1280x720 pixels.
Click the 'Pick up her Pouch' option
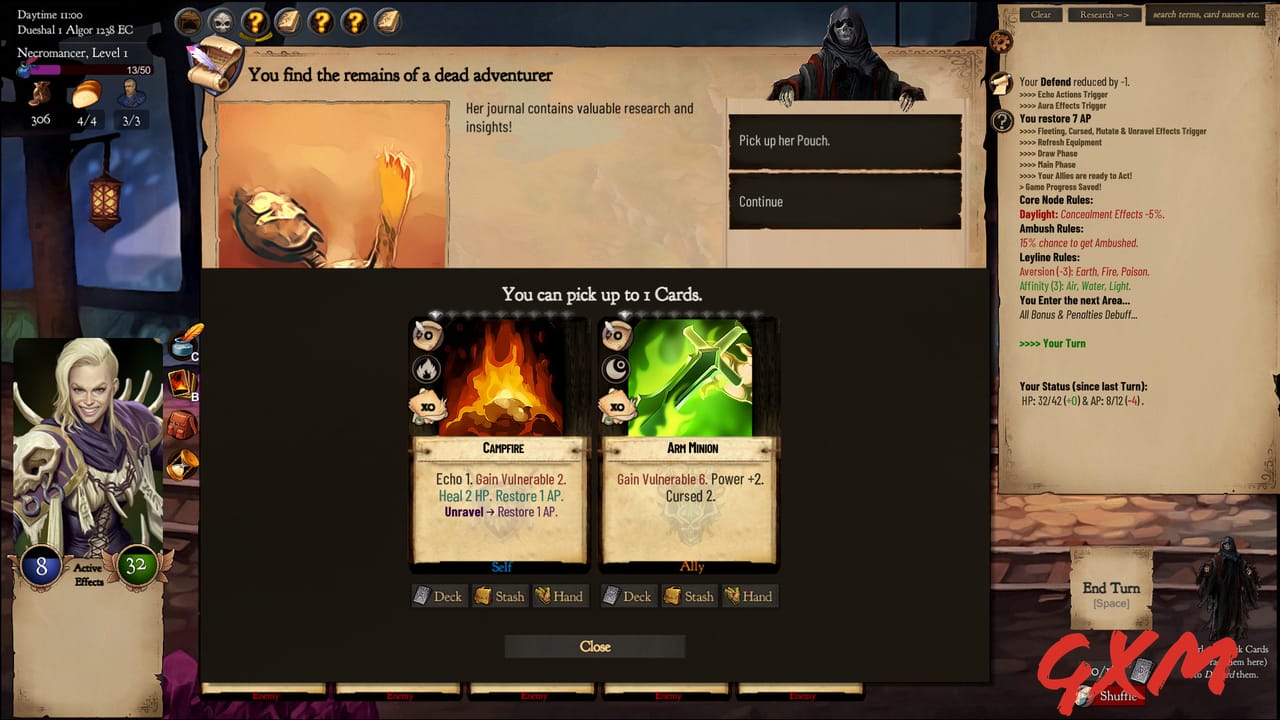click(844, 140)
